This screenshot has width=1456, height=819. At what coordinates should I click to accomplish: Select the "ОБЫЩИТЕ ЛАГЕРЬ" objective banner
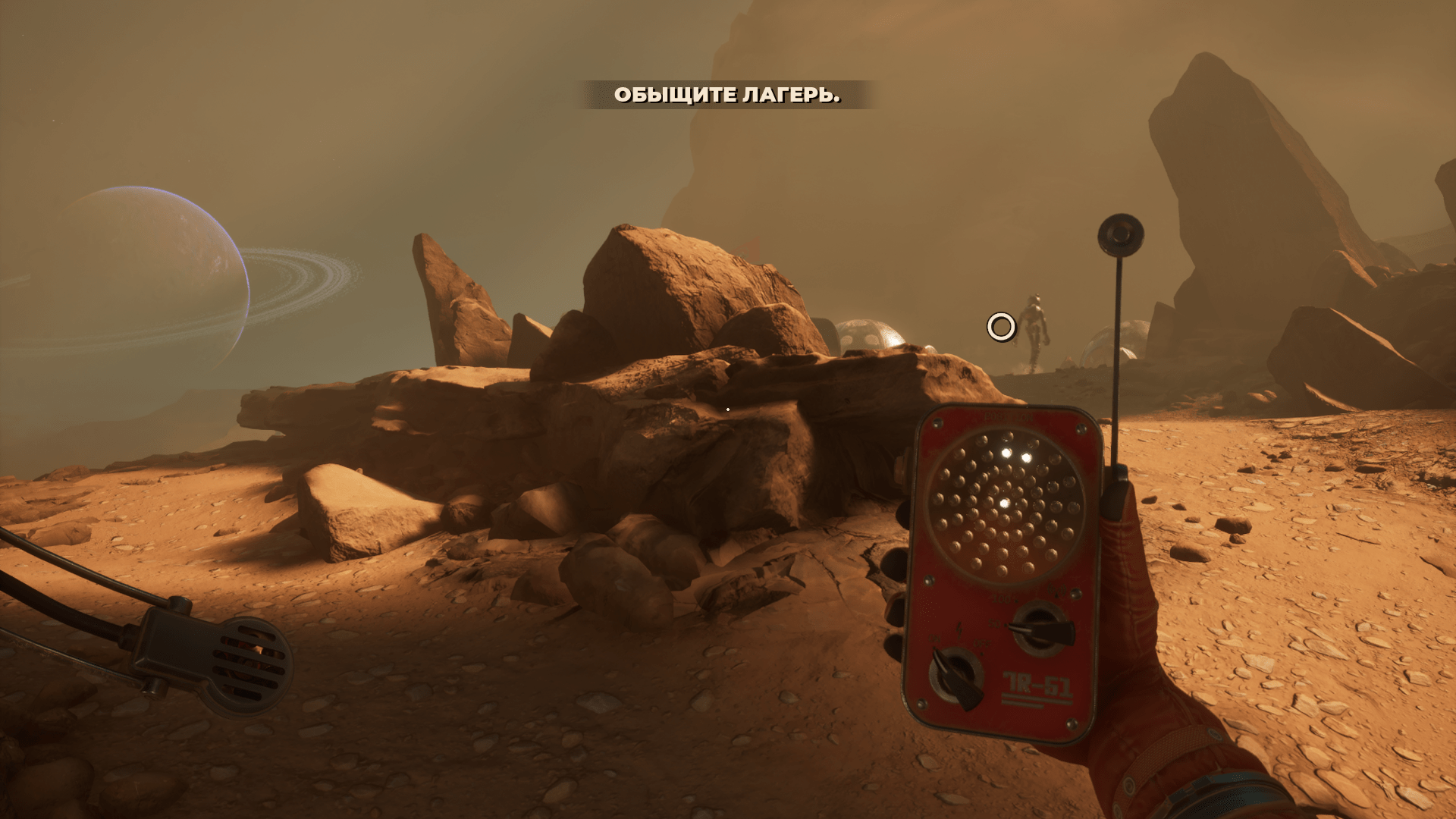[726, 95]
